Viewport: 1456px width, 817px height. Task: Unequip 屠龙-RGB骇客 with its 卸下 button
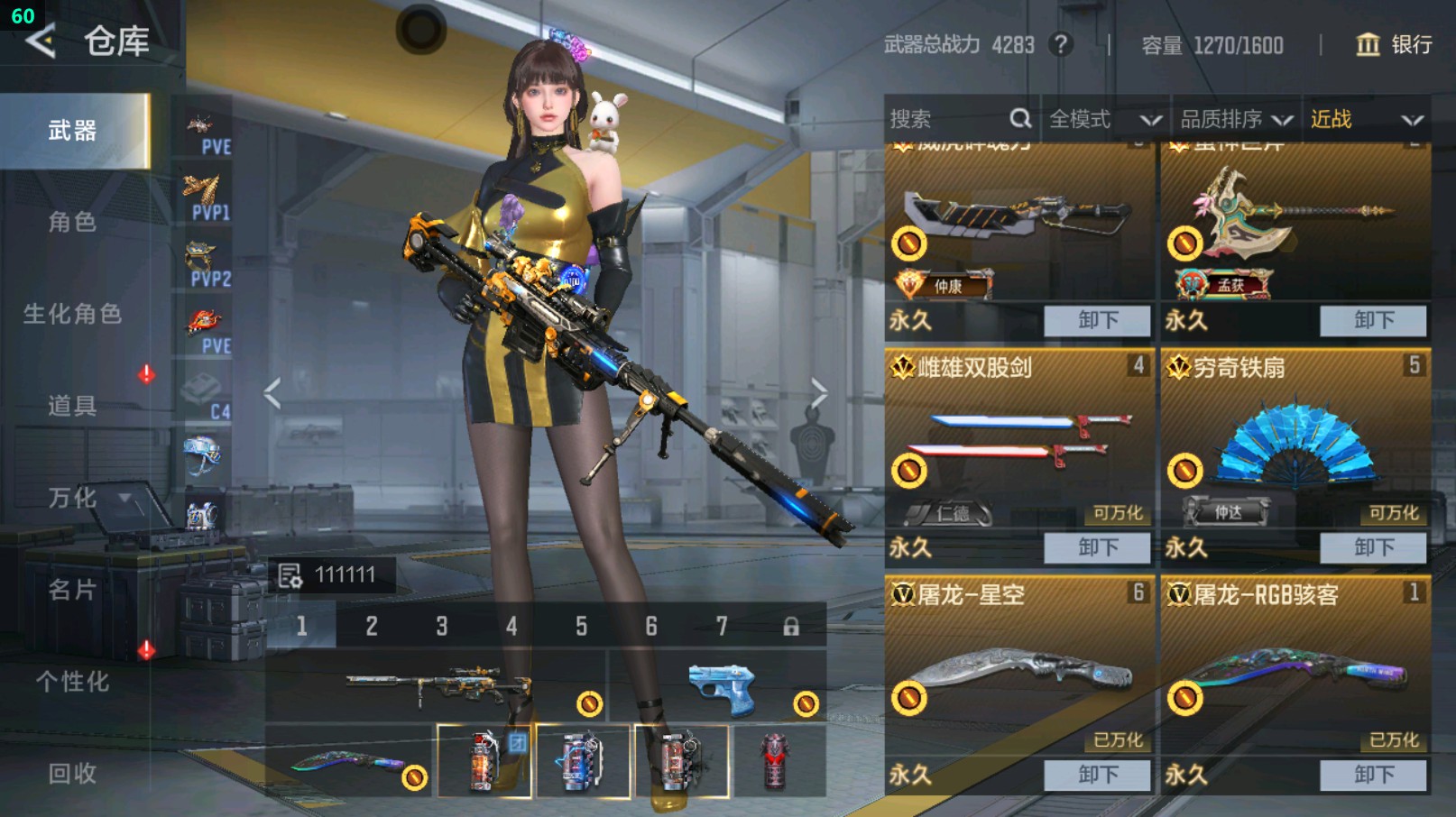point(1373,775)
